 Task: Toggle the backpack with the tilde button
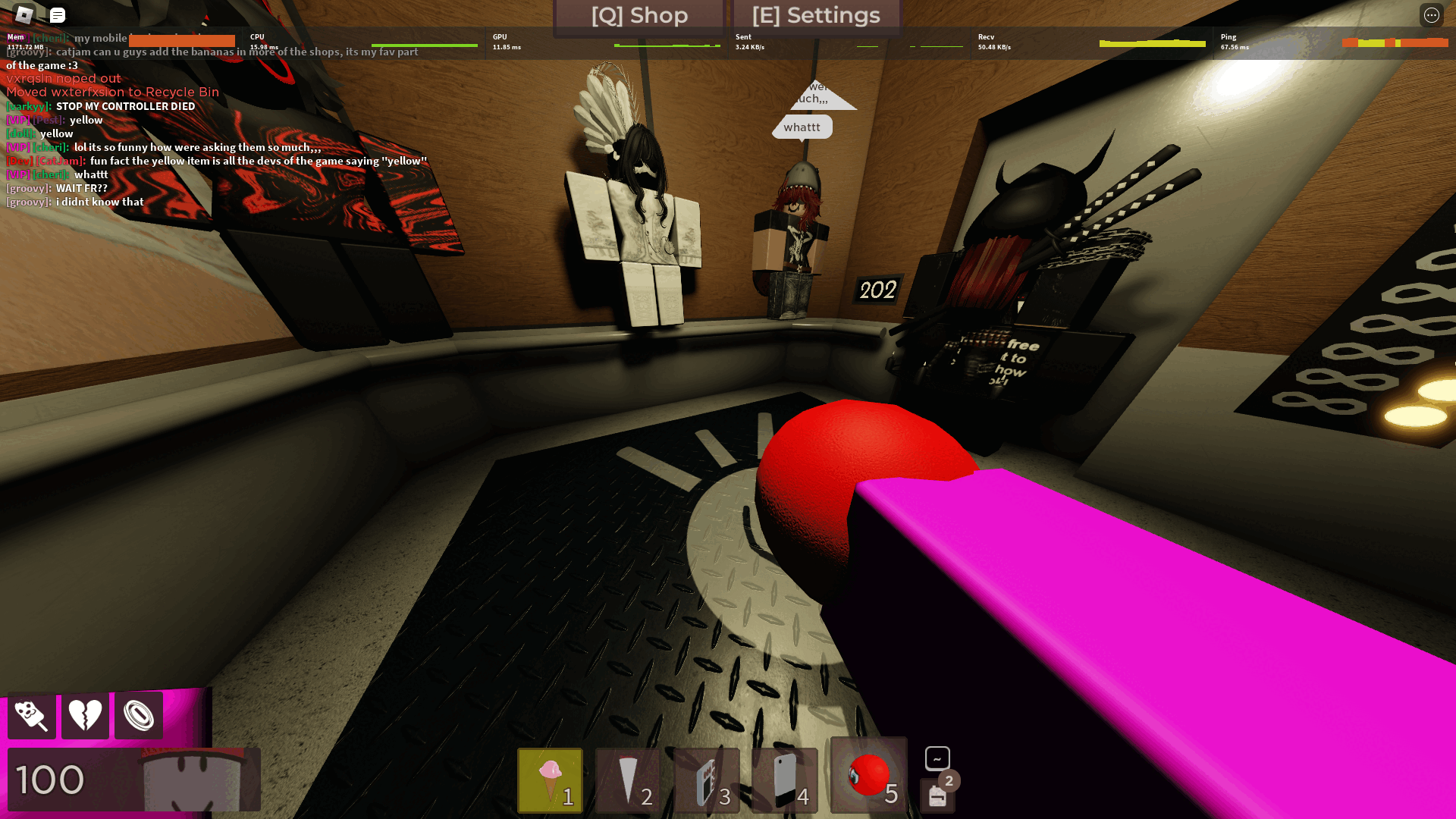[x=936, y=758]
